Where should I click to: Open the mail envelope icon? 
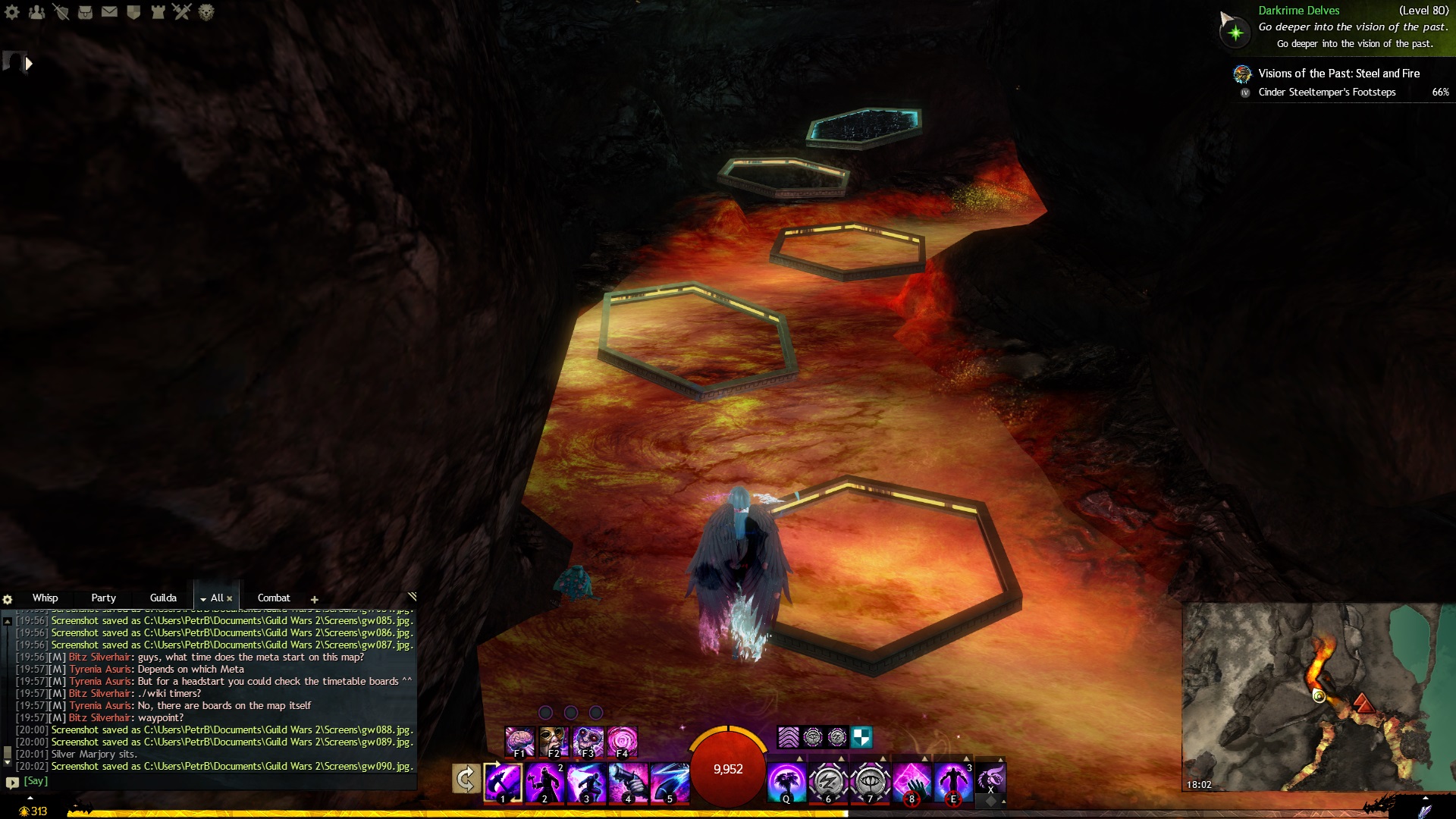click(x=109, y=12)
